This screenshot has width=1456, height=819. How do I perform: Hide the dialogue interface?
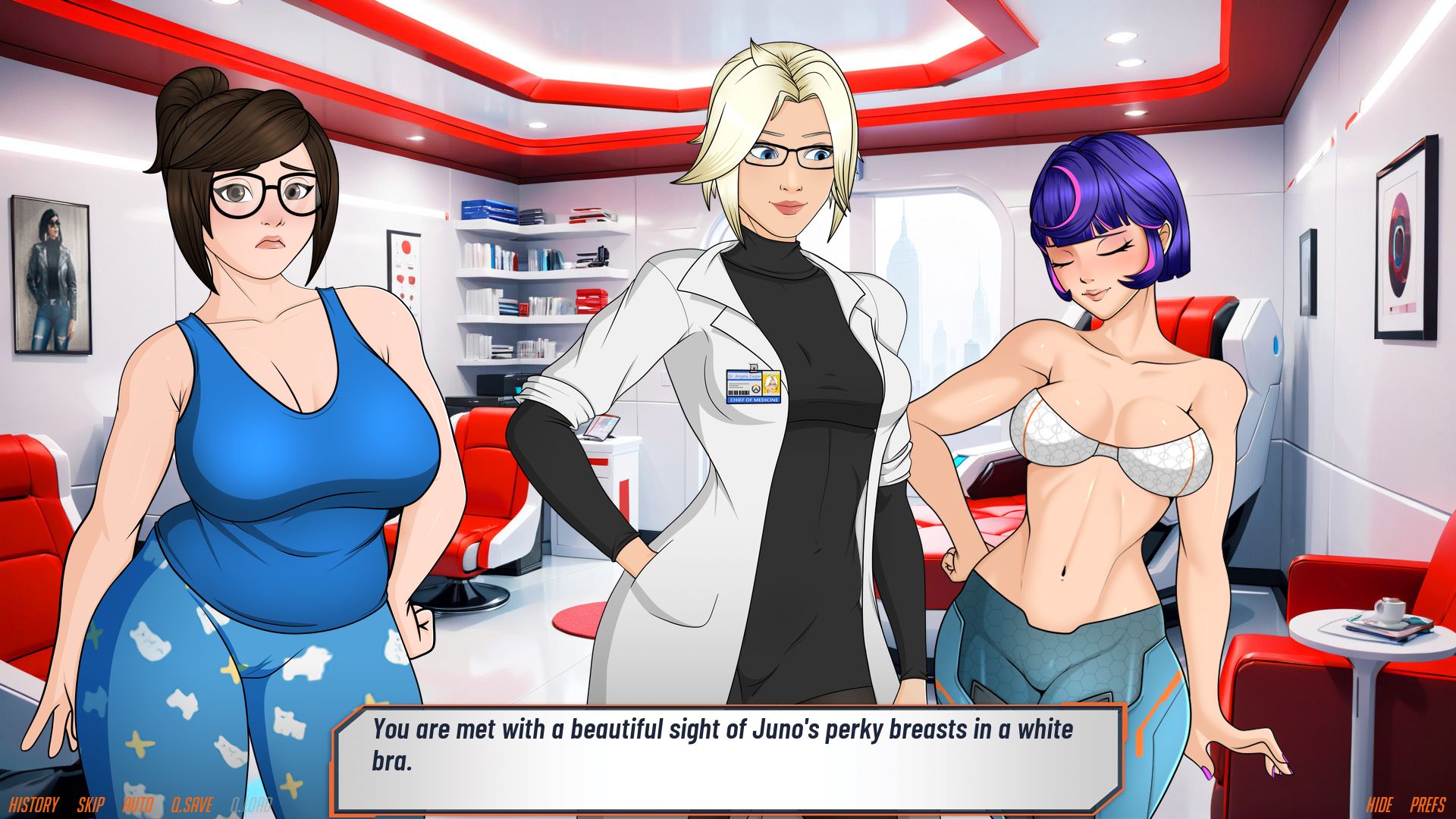(1380, 805)
